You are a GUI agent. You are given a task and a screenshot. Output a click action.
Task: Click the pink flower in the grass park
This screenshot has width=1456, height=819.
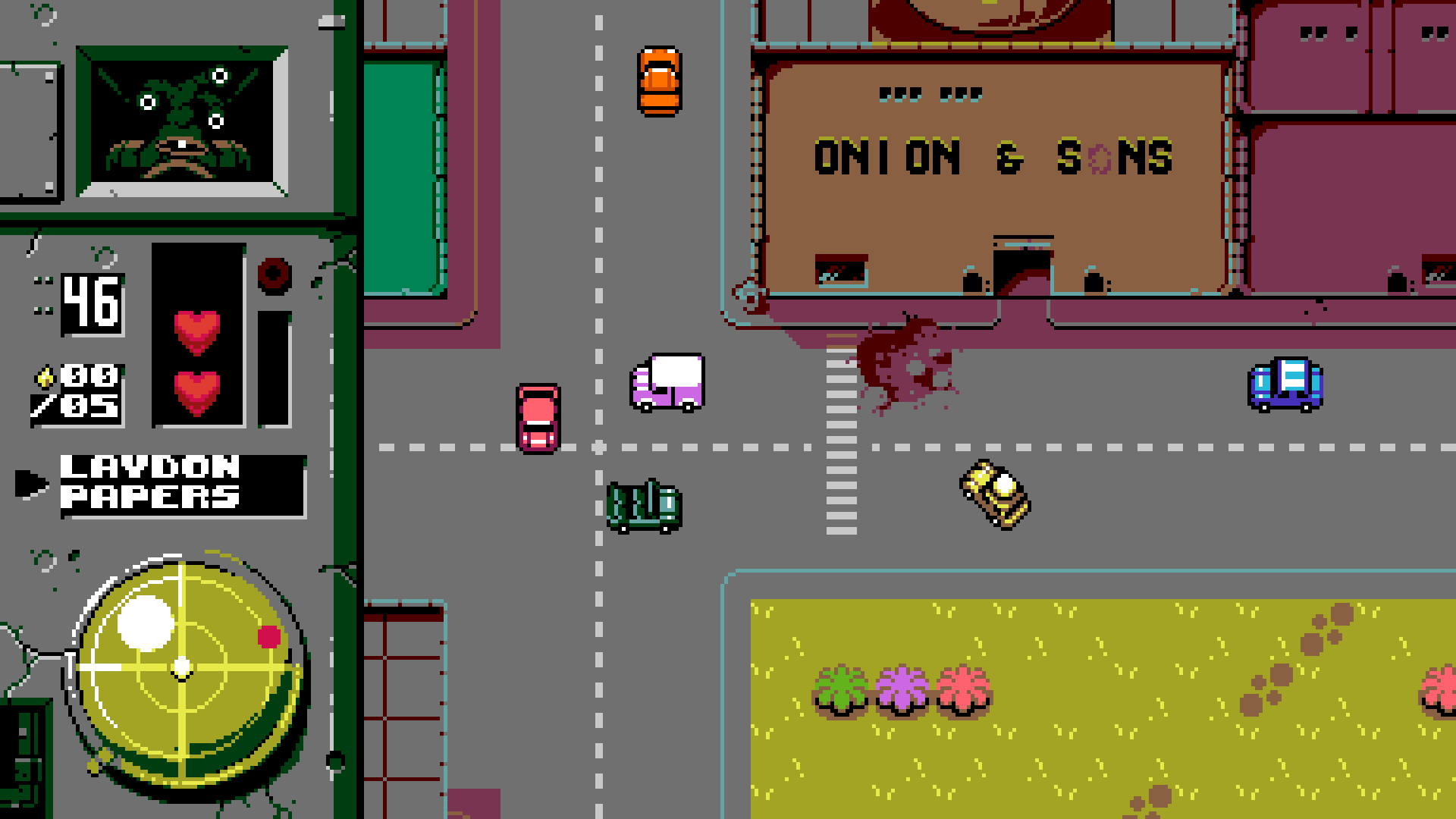pyautogui.click(x=961, y=687)
